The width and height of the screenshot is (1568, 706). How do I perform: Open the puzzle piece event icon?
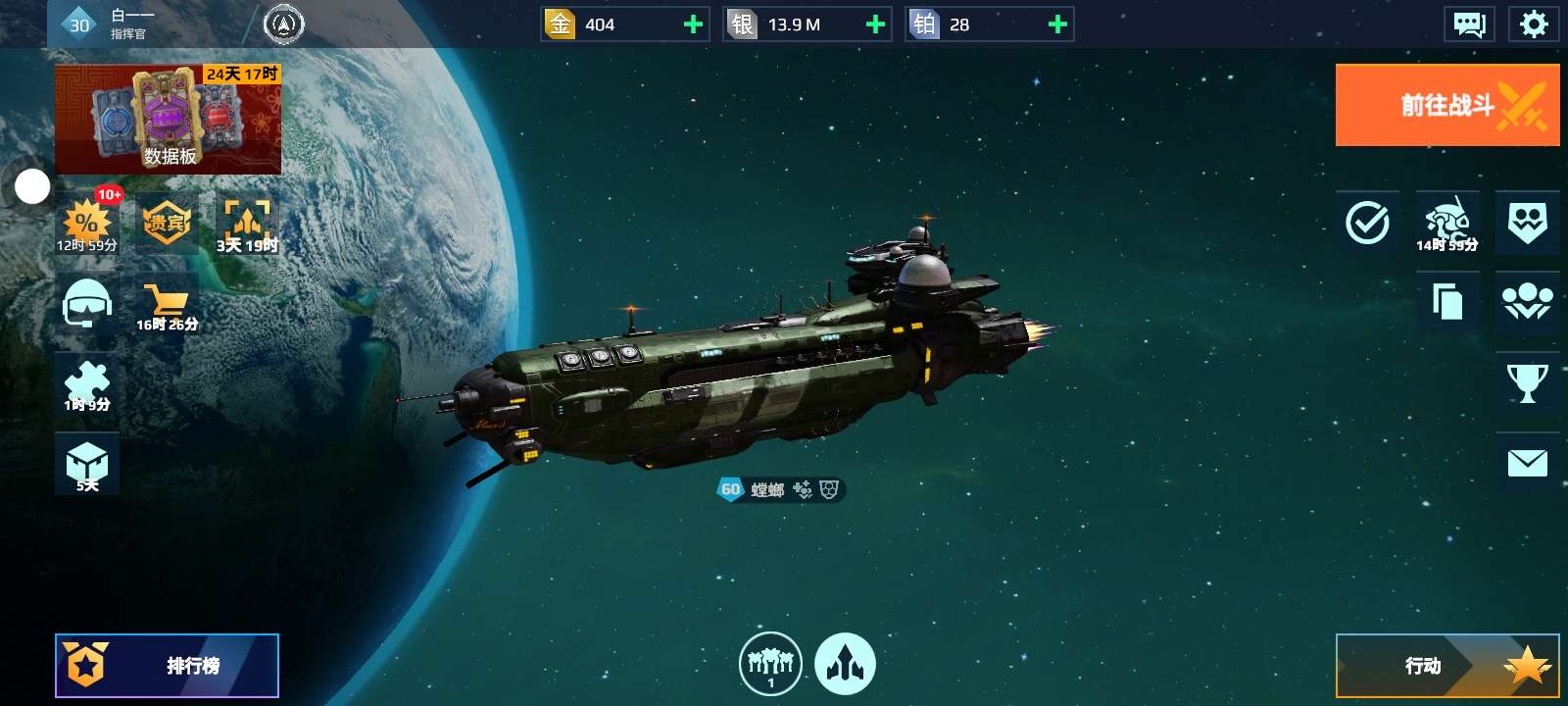click(87, 383)
